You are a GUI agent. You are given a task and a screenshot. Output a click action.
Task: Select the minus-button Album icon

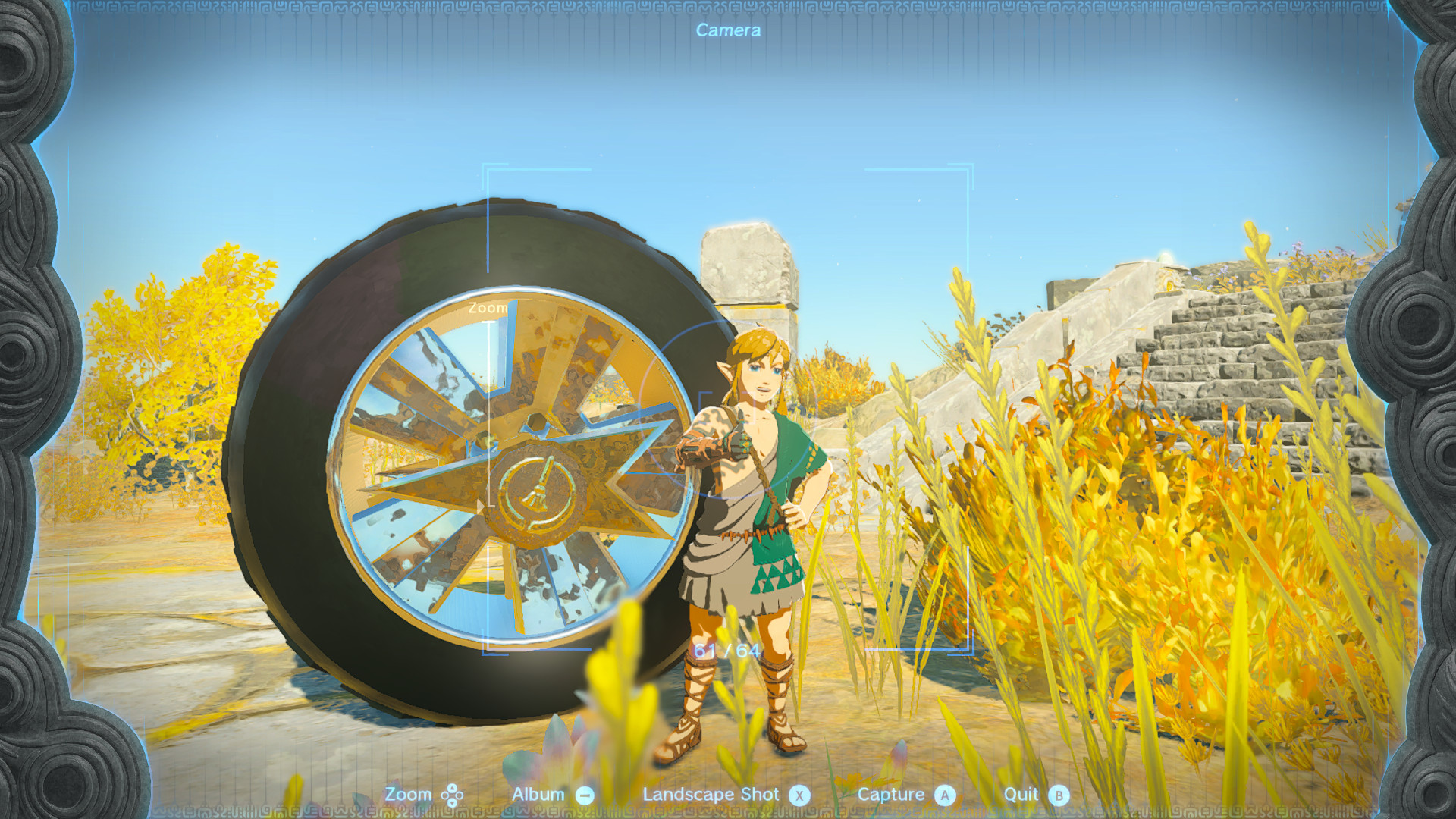point(584,795)
